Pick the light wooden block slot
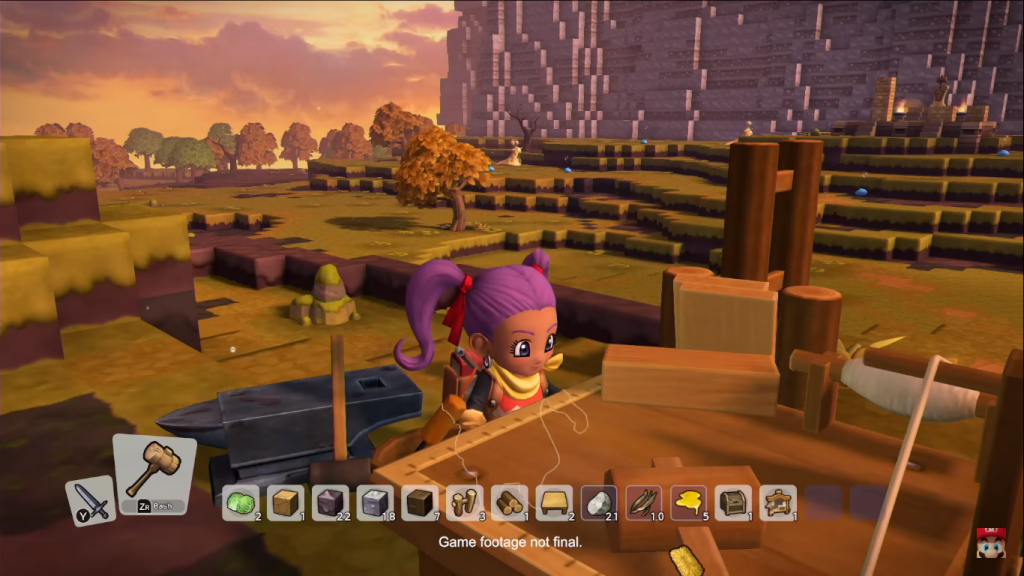Image resolution: width=1024 pixels, height=576 pixels. click(285, 503)
